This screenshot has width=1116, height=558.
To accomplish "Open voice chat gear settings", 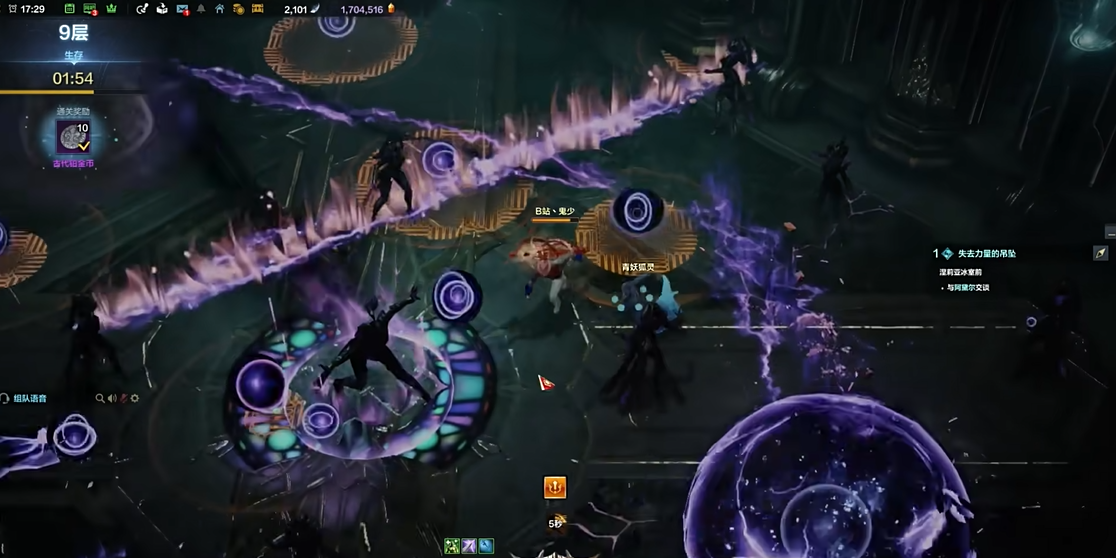I will click(x=135, y=398).
